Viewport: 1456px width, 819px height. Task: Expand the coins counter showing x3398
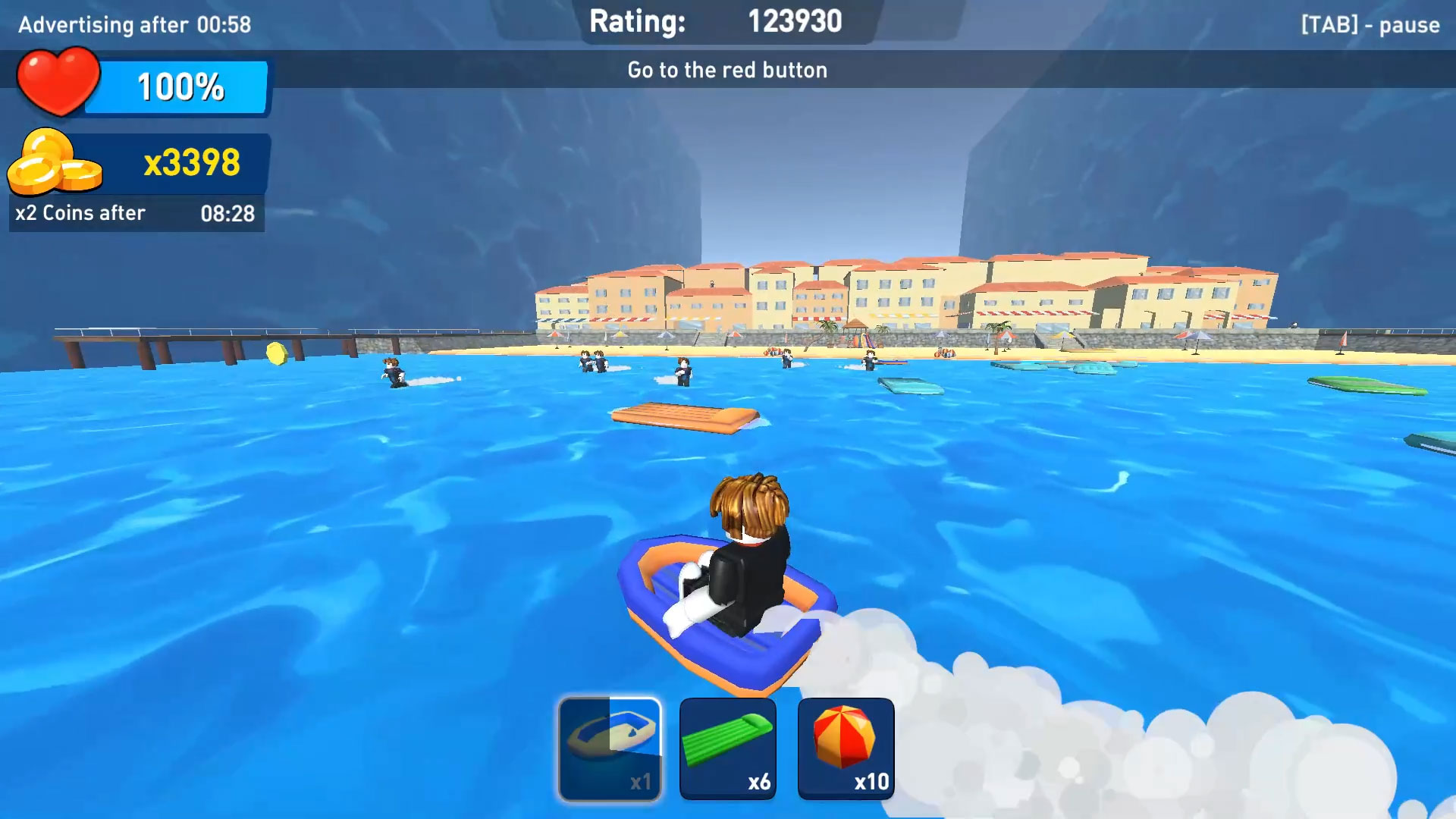click(193, 162)
